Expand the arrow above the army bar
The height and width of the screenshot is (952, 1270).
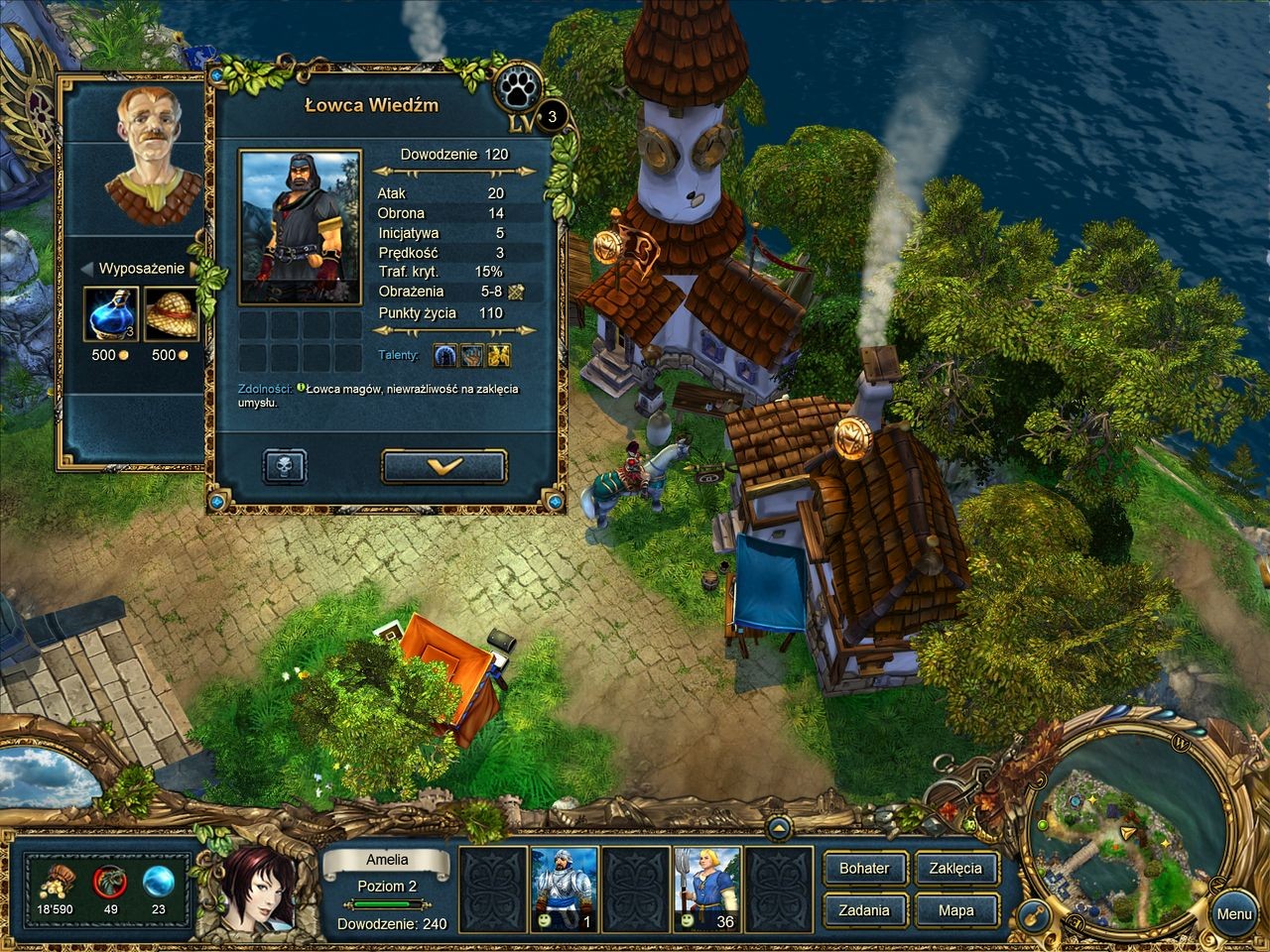tap(780, 827)
